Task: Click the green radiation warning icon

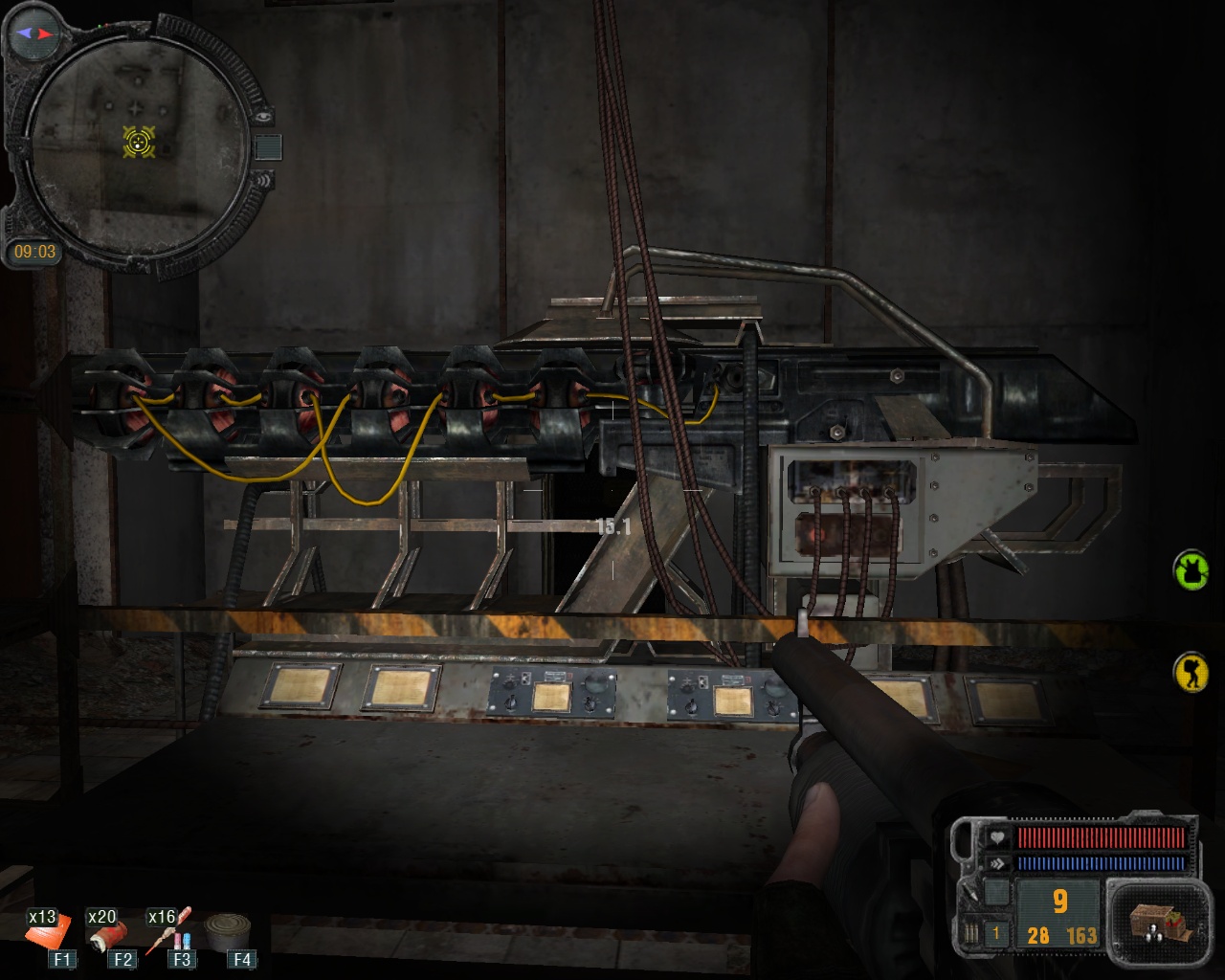Action: click(x=1192, y=569)
